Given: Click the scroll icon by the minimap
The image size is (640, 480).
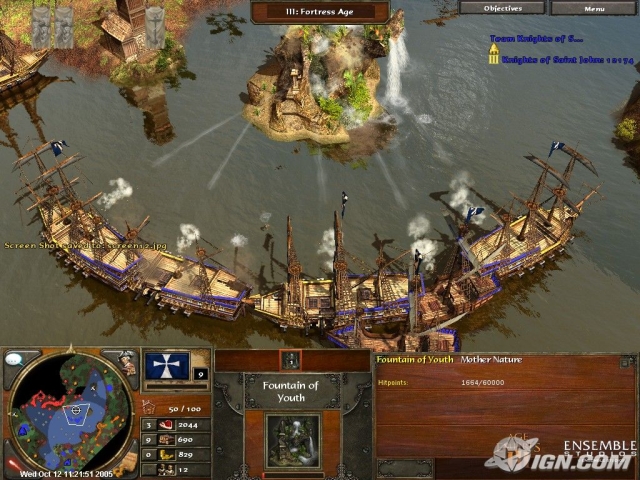Looking at the screenshot, I should 129,462.
